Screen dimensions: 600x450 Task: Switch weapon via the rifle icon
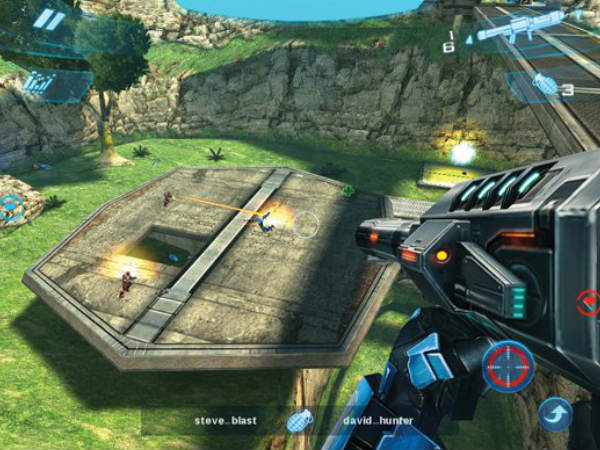520,26
